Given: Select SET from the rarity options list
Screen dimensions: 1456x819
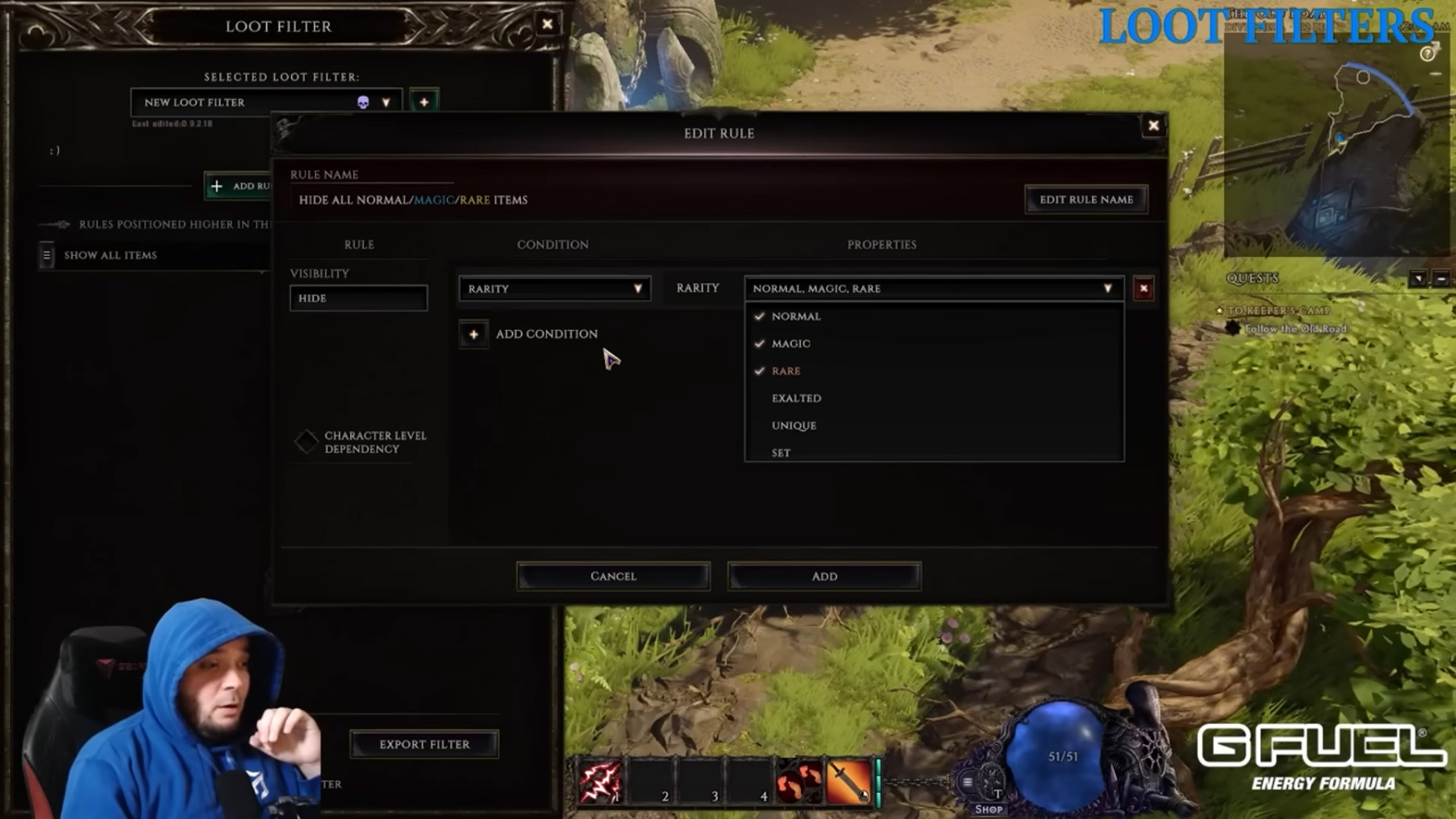Looking at the screenshot, I should tap(781, 452).
